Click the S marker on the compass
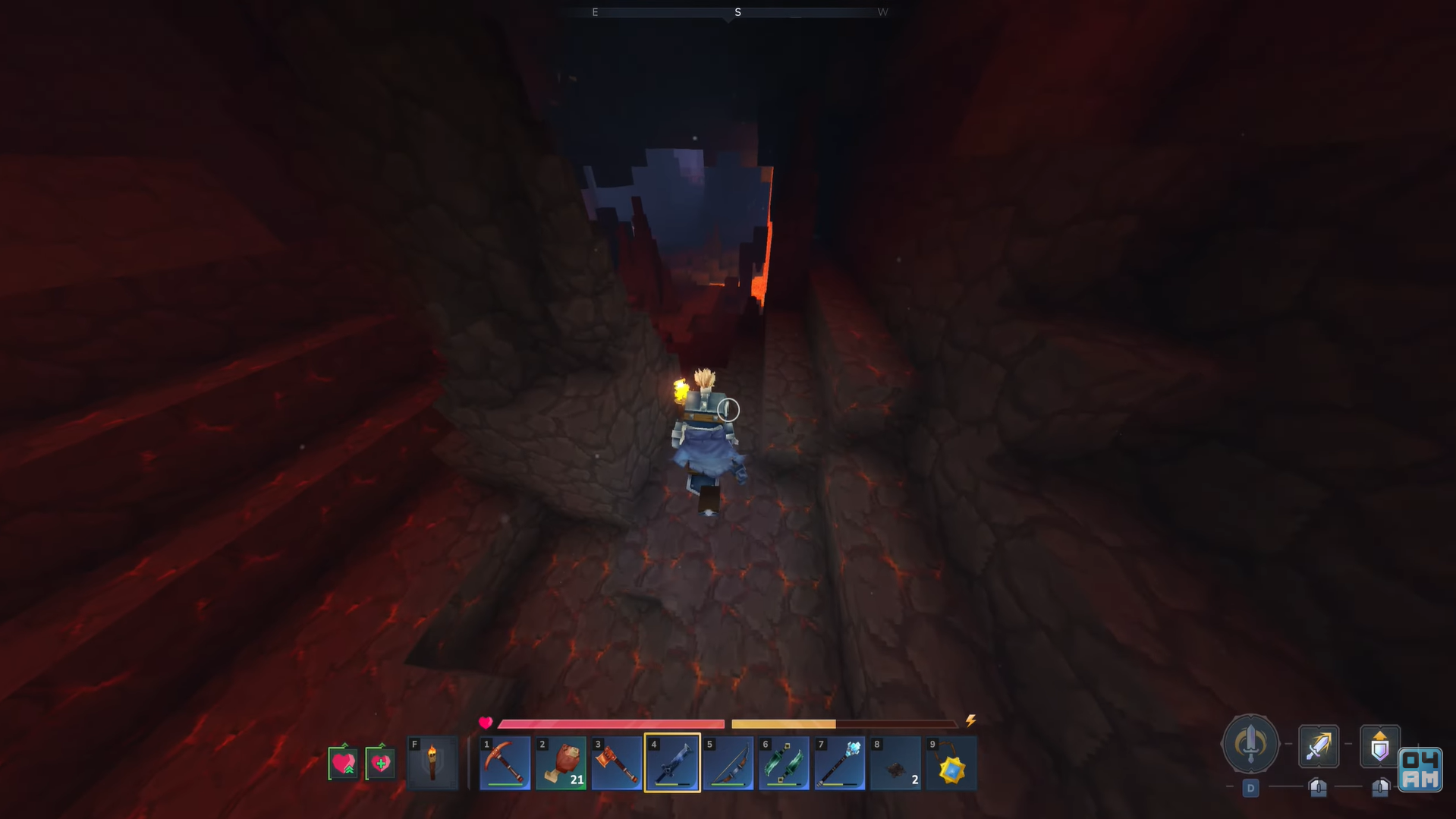This screenshot has height=819, width=1456. coord(737,12)
